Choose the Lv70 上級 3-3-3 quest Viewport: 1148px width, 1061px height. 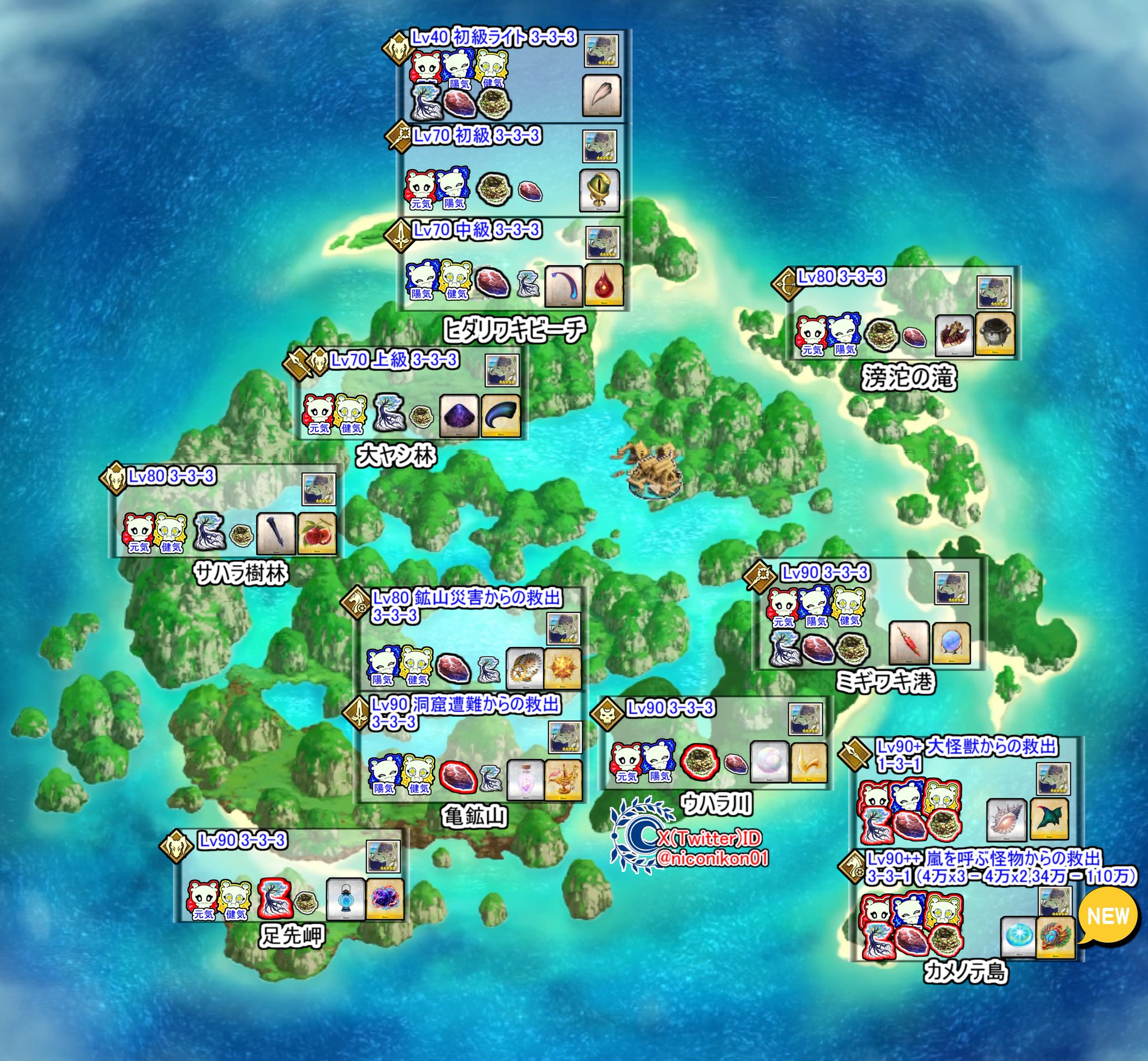pos(394,361)
